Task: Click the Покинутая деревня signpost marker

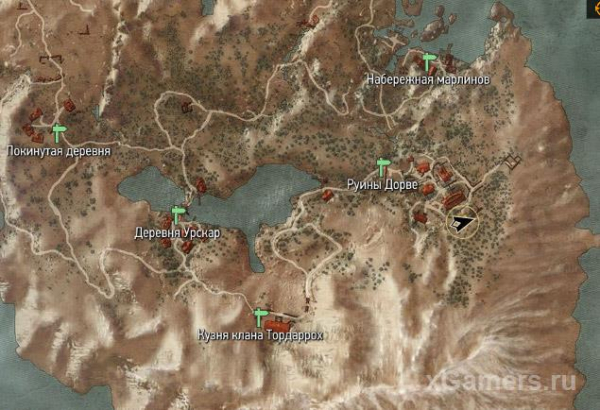Action: tap(59, 132)
